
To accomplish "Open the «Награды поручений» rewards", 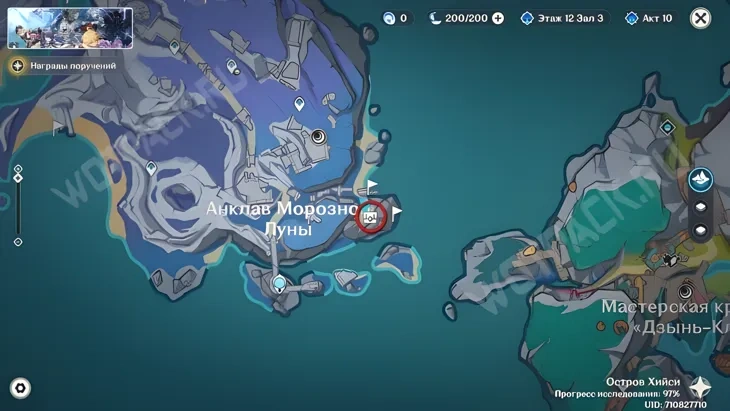I will [x=64, y=66].
